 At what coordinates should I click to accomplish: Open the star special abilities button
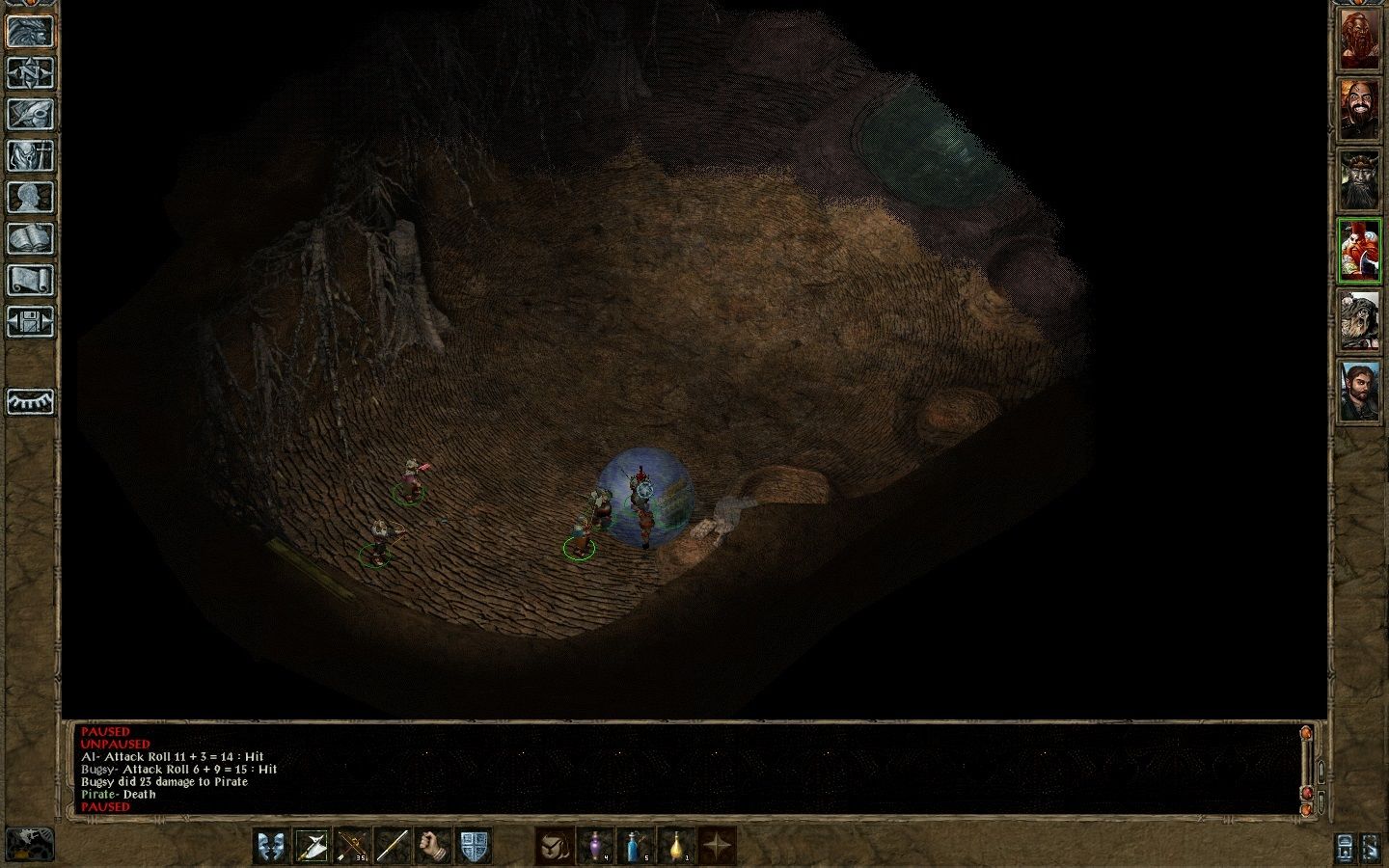[717, 846]
